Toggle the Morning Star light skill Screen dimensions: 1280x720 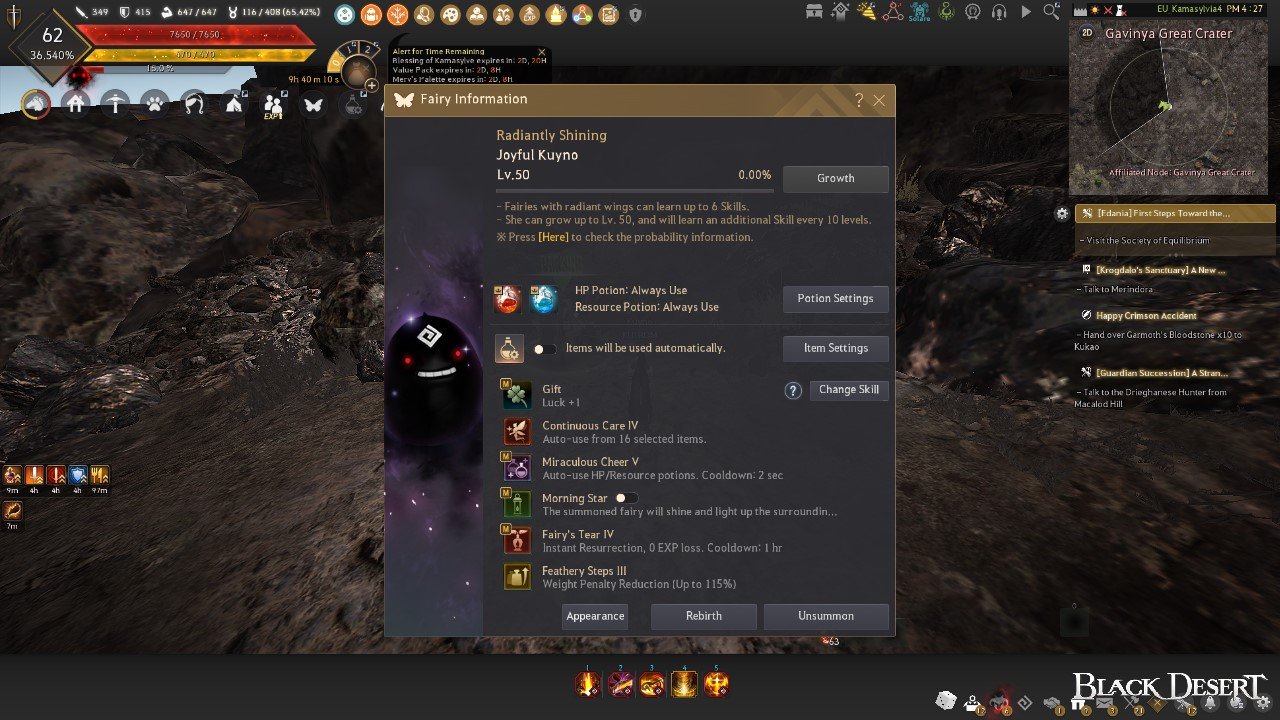tap(626, 498)
